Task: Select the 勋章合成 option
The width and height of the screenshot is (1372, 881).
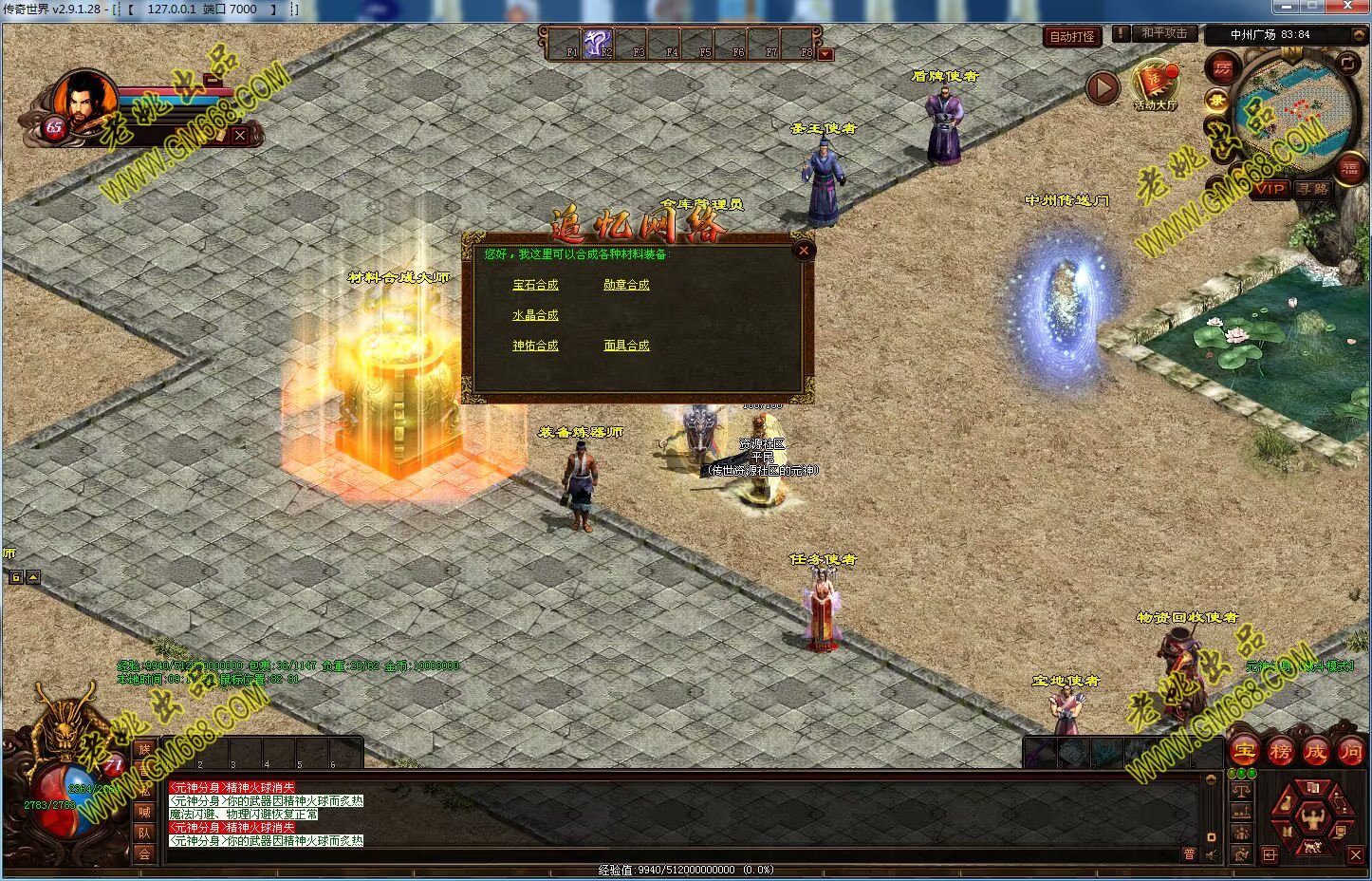Action: click(x=626, y=285)
